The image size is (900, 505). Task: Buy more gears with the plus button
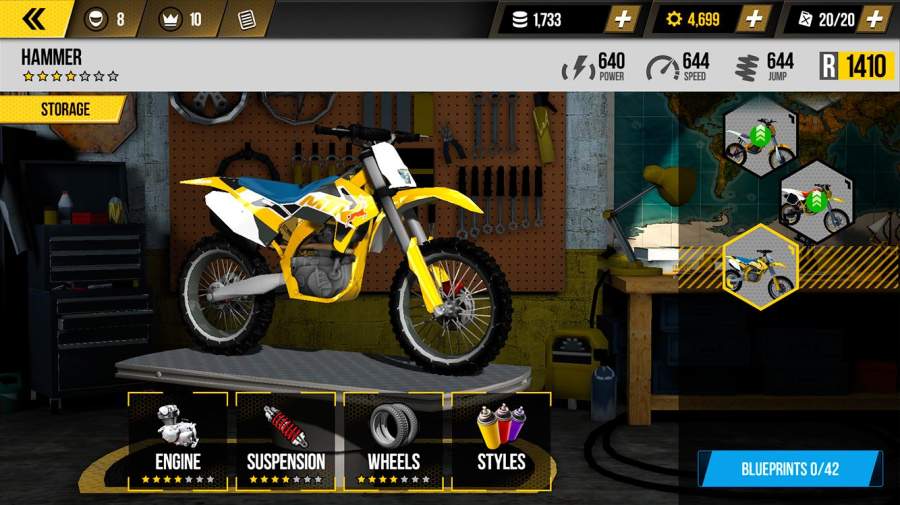point(756,19)
